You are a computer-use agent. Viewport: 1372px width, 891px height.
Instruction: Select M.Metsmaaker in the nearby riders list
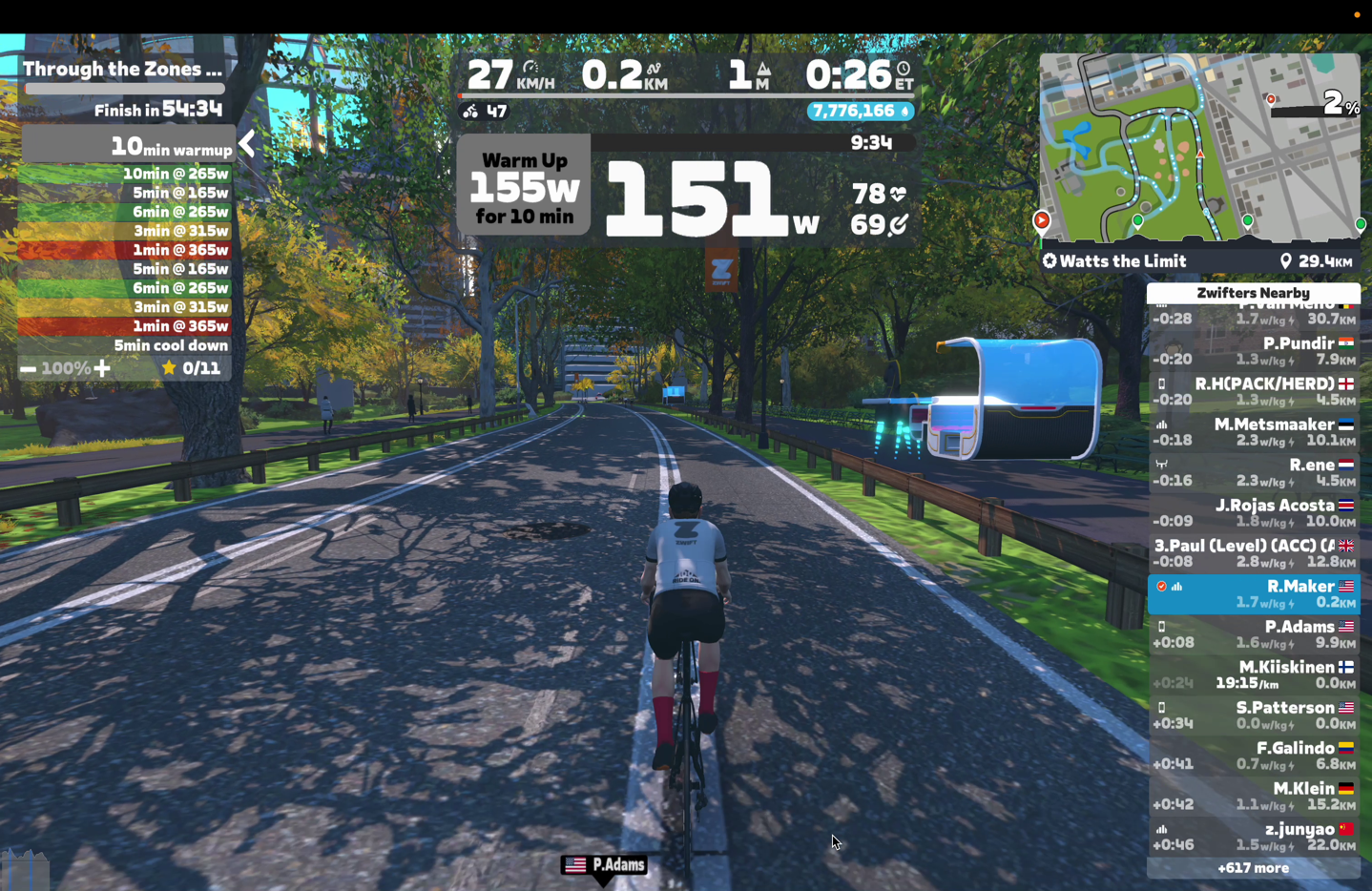(x=1253, y=432)
